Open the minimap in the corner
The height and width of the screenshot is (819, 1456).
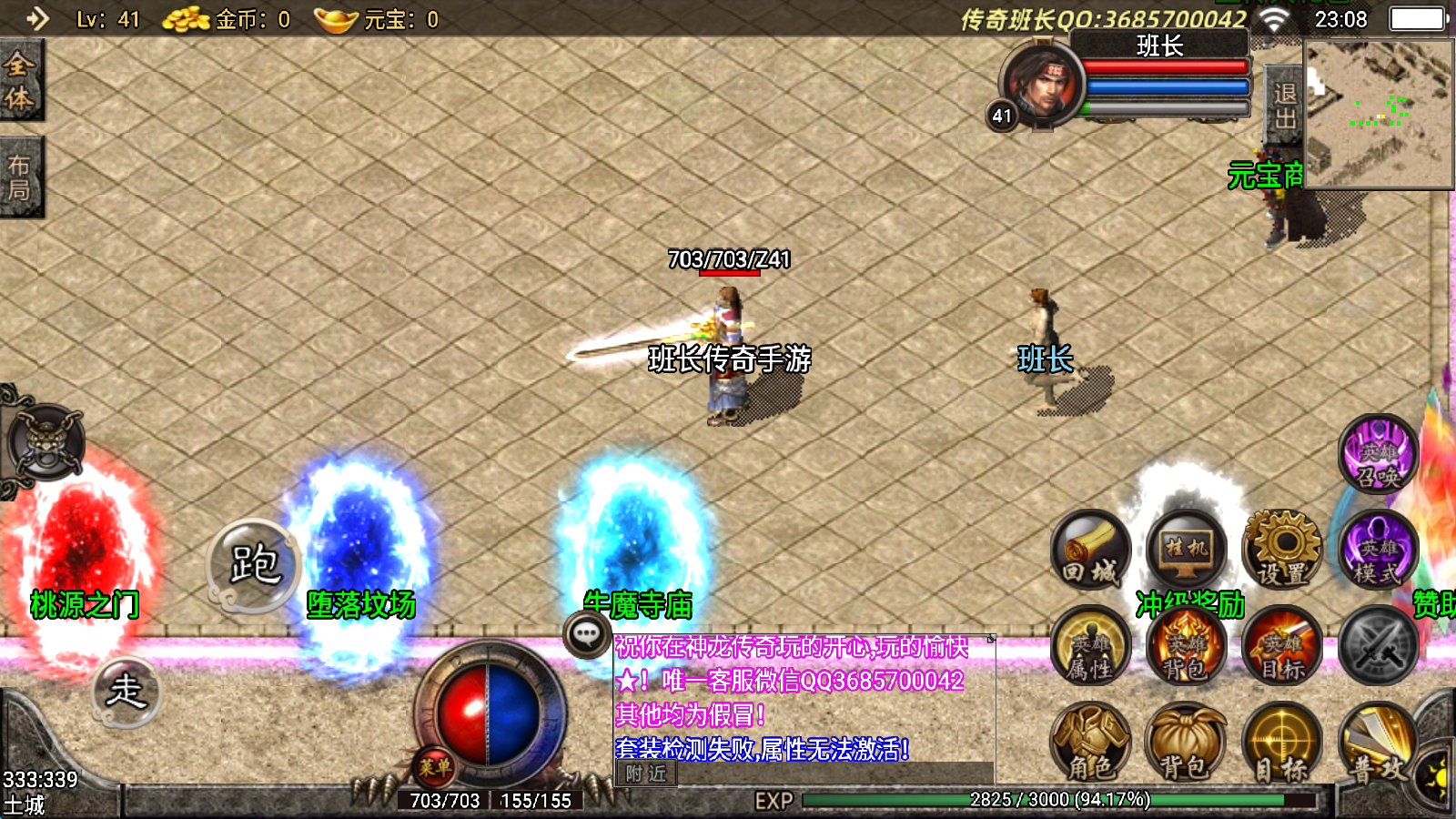point(1378,114)
